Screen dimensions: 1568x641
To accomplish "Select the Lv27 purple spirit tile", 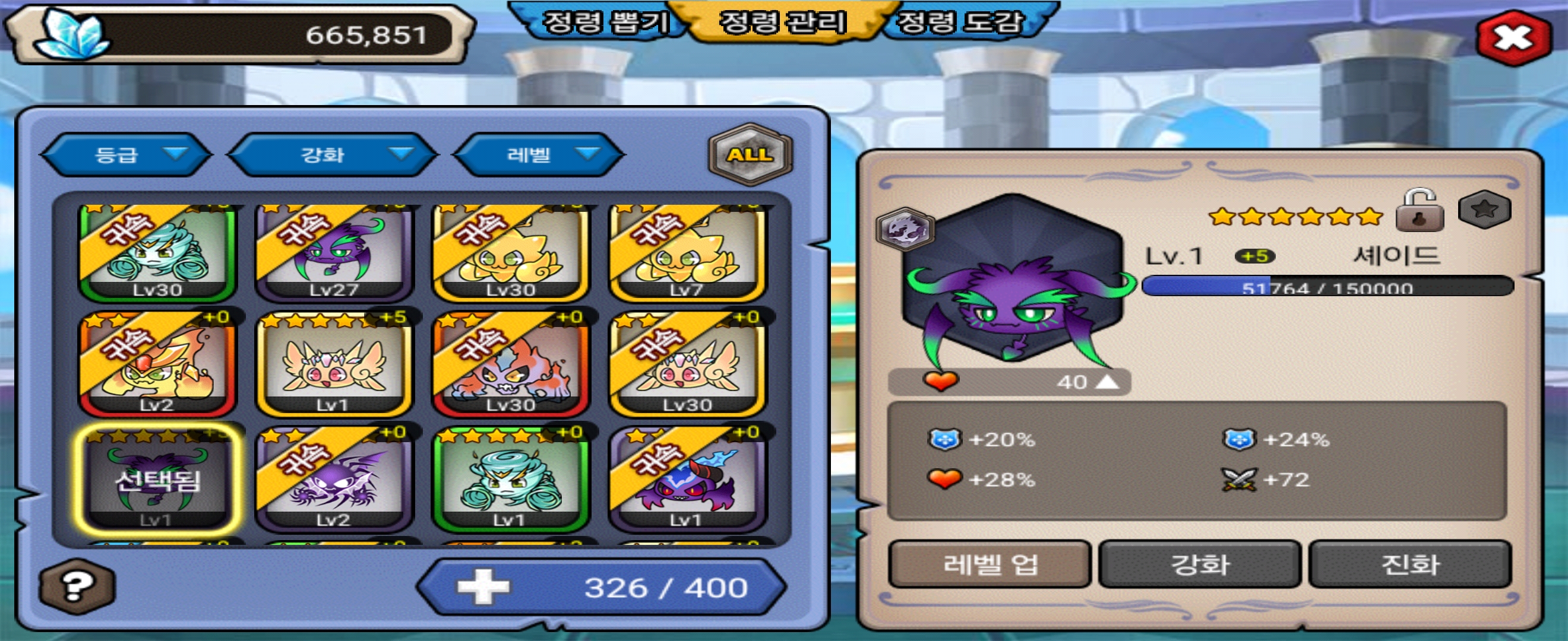I will [x=334, y=253].
